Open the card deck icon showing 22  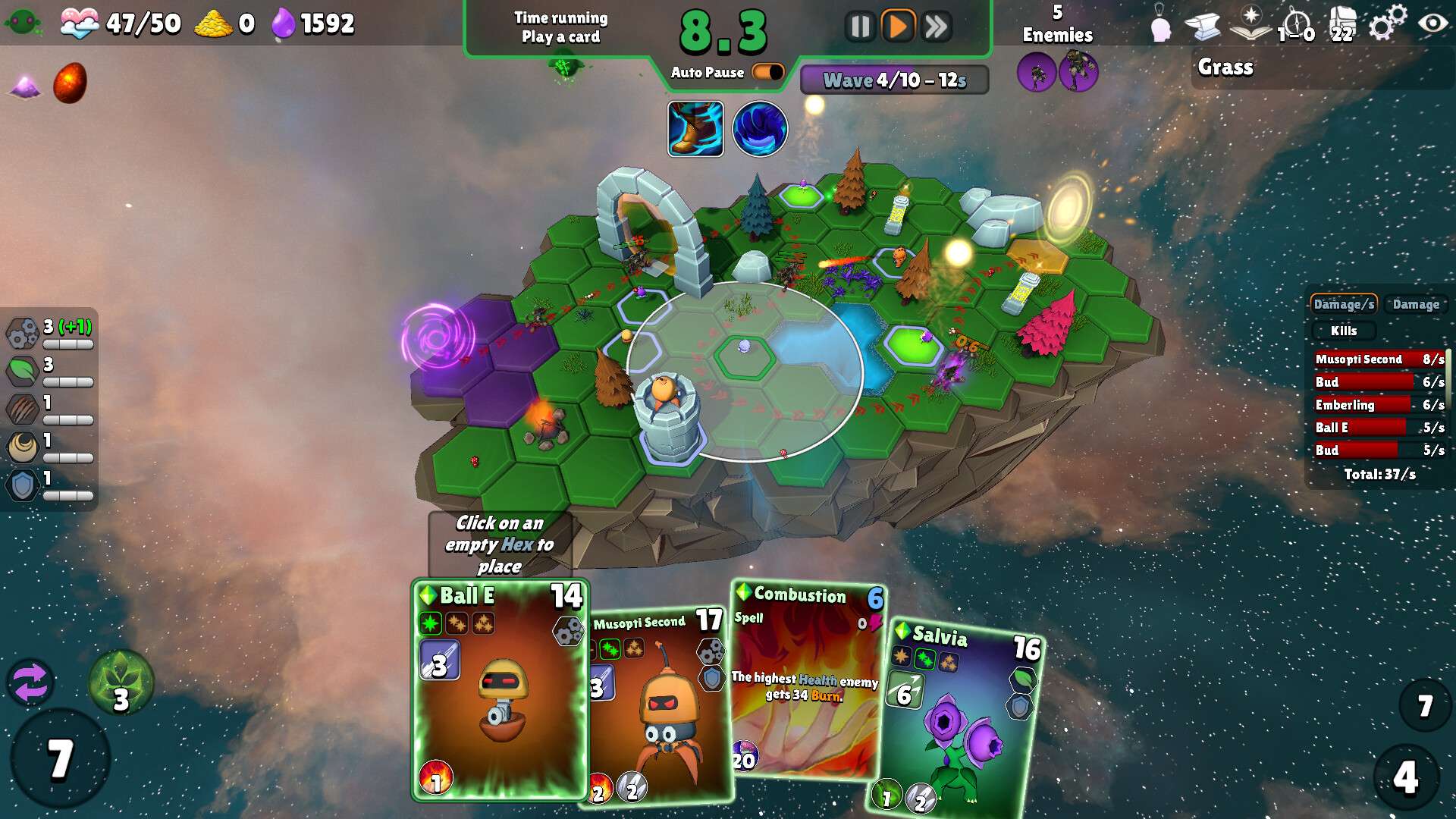[1342, 25]
